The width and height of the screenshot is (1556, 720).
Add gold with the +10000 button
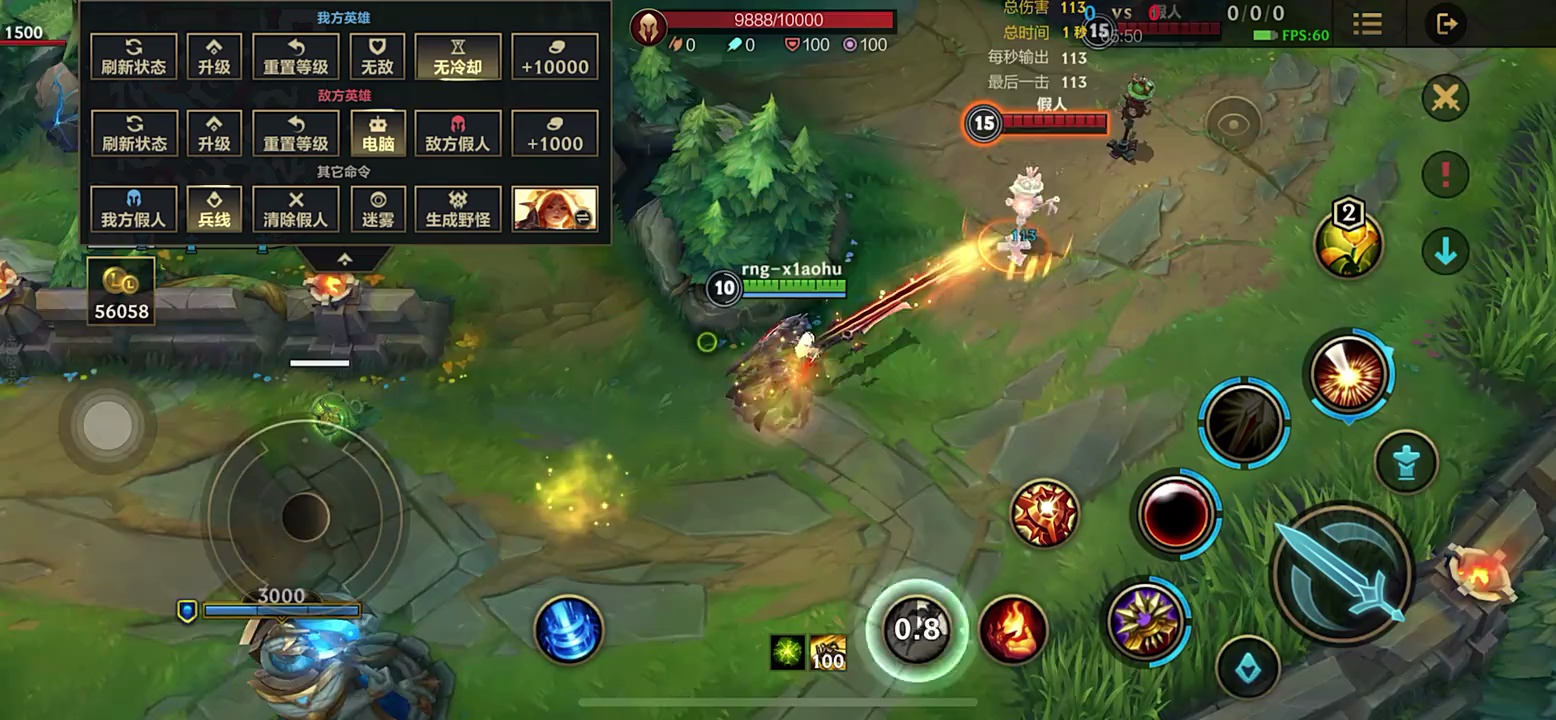(x=555, y=56)
